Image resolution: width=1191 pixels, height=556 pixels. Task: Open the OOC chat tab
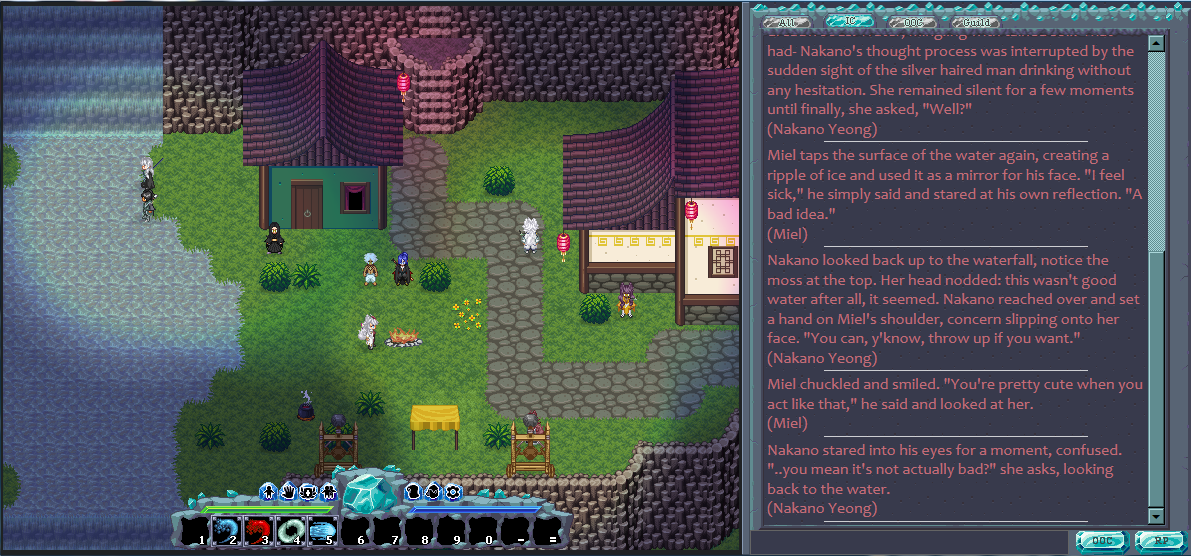[x=913, y=21]
